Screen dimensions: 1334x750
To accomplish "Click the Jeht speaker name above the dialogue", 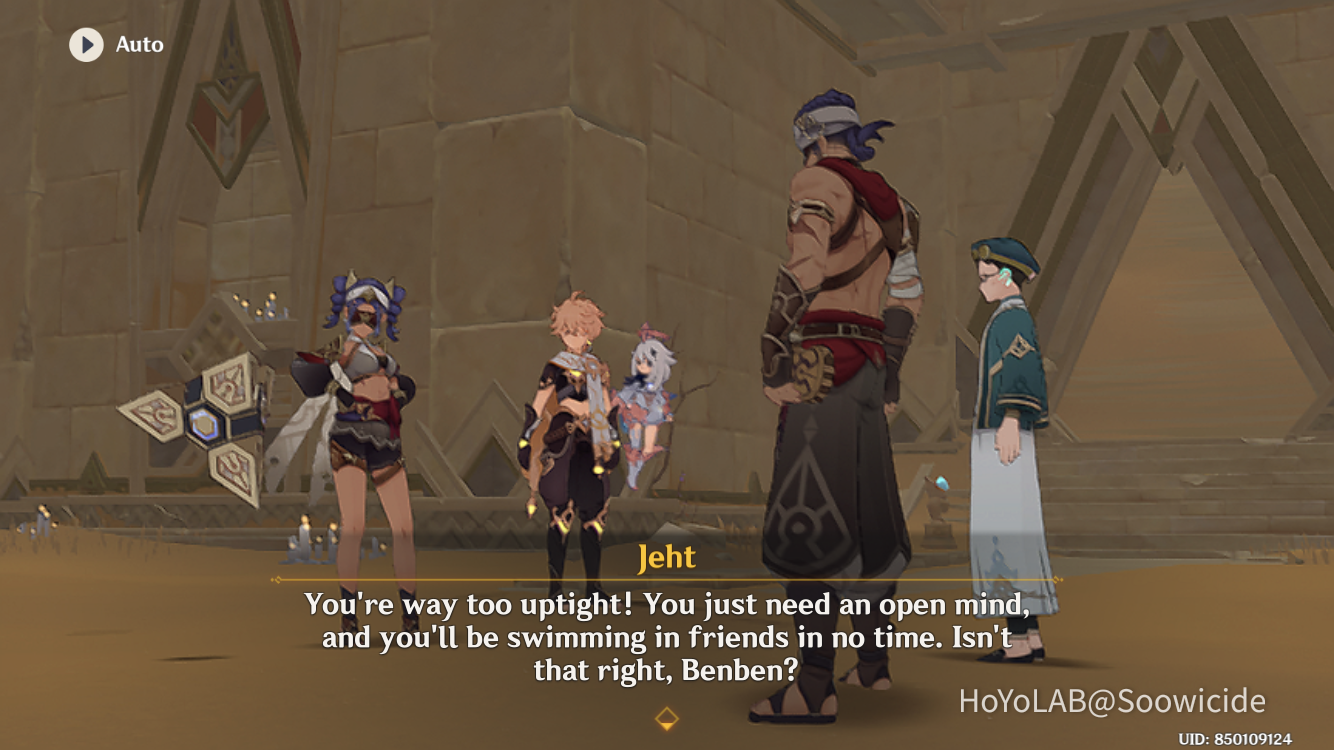I will (667, 559).
